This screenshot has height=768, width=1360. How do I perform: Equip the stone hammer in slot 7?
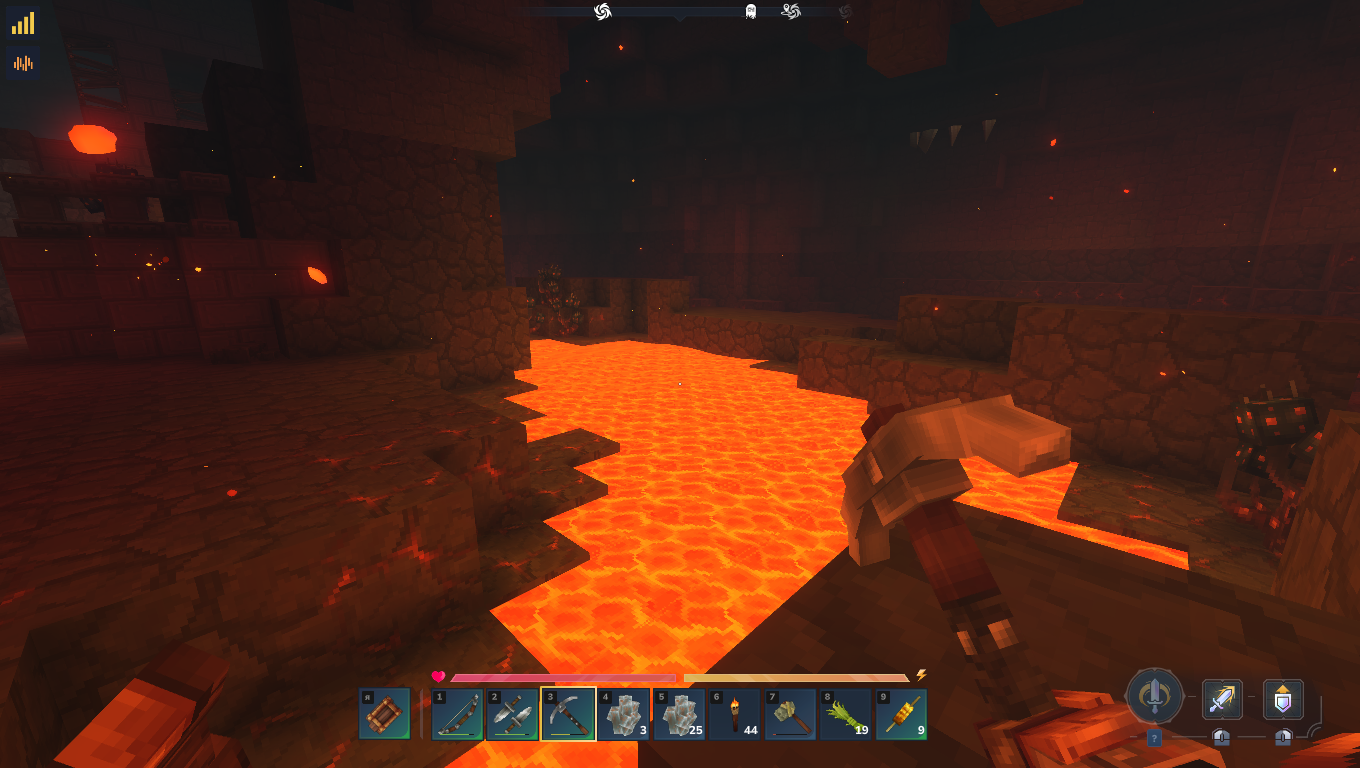[x=790, y=714]
